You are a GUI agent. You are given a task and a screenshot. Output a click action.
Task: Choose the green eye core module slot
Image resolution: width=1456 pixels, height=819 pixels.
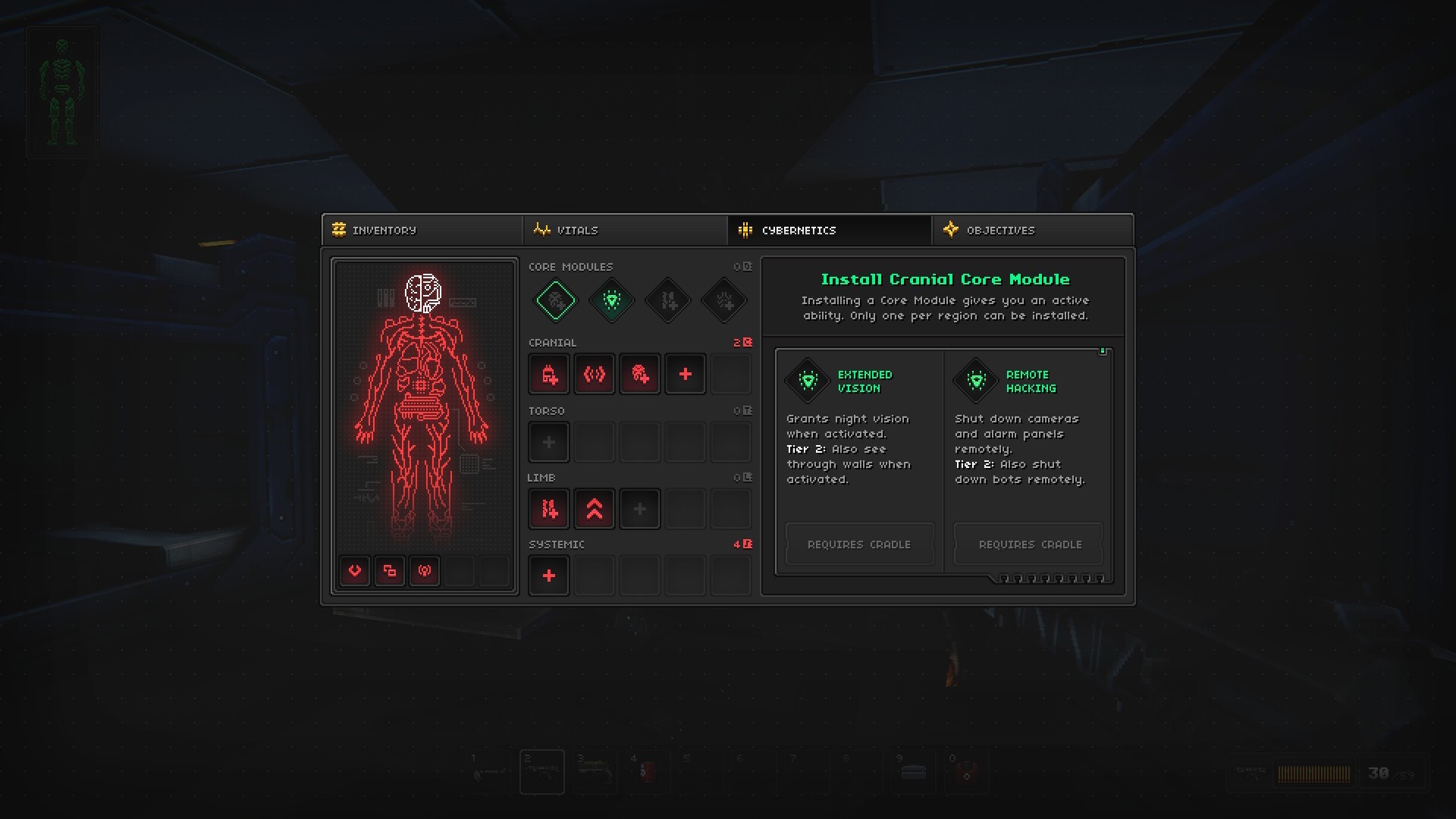pyautogui.click(x=612, y=301)
